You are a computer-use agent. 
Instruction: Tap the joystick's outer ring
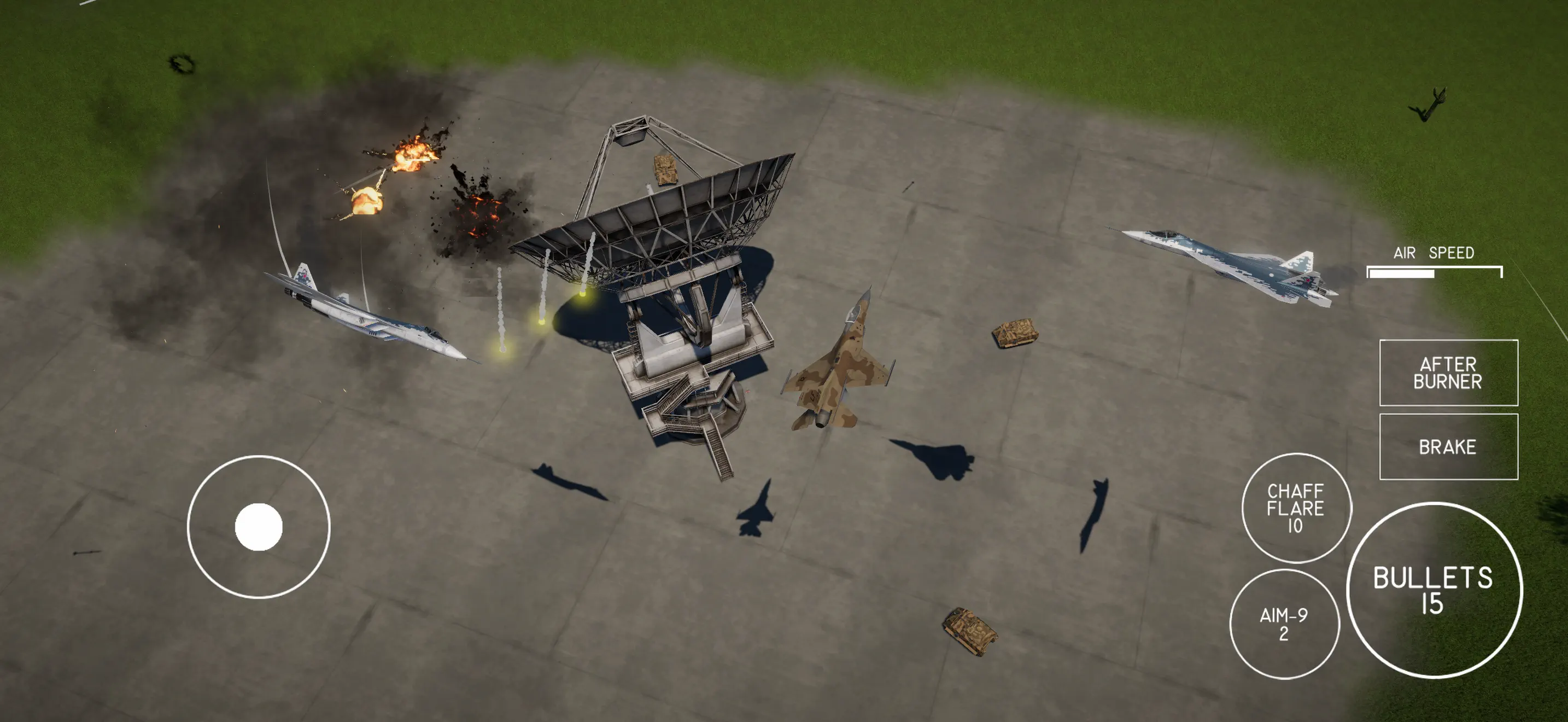[189, 527]
